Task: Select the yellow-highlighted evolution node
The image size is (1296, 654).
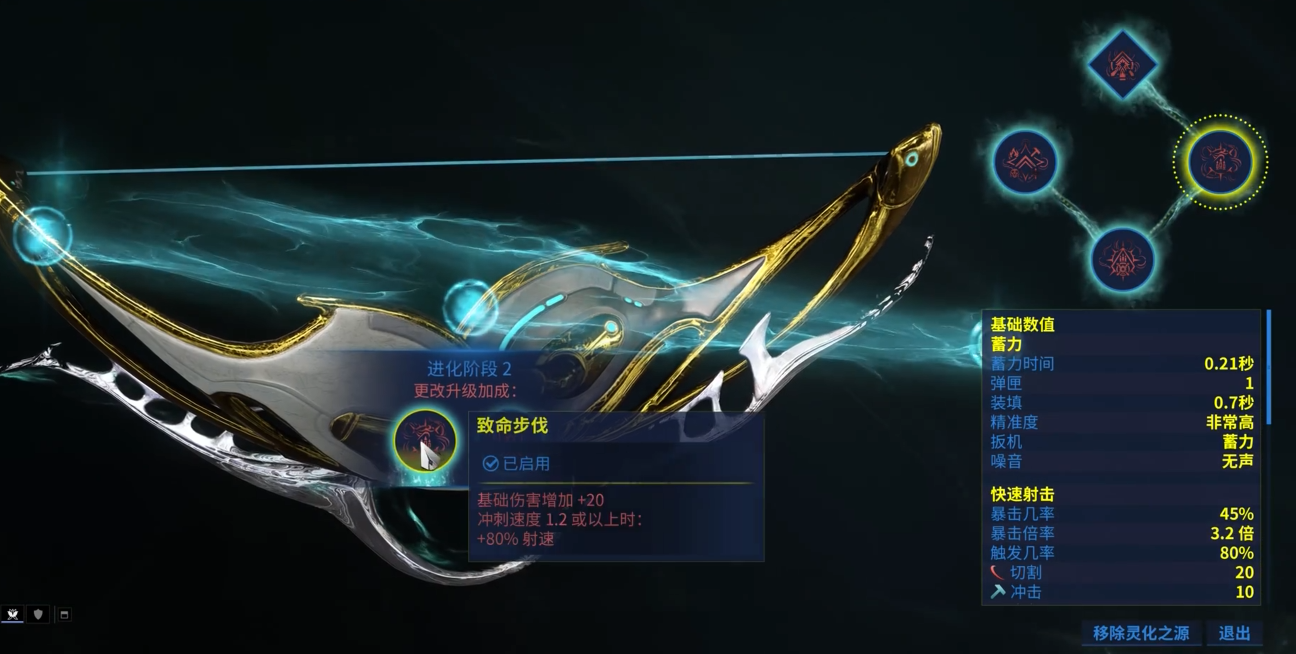Action: click(1219, 161)
